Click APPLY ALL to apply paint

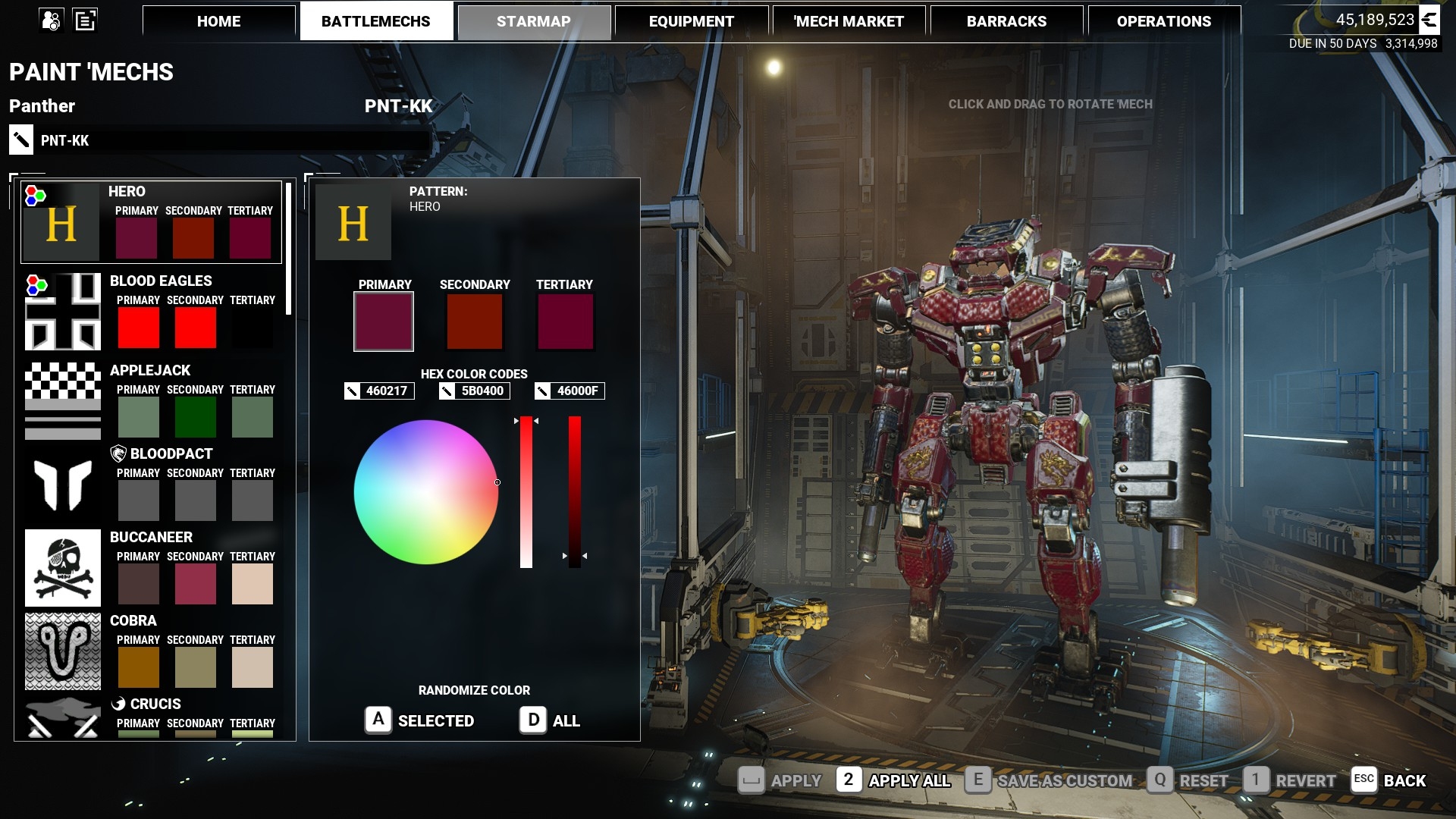(894, 780)
